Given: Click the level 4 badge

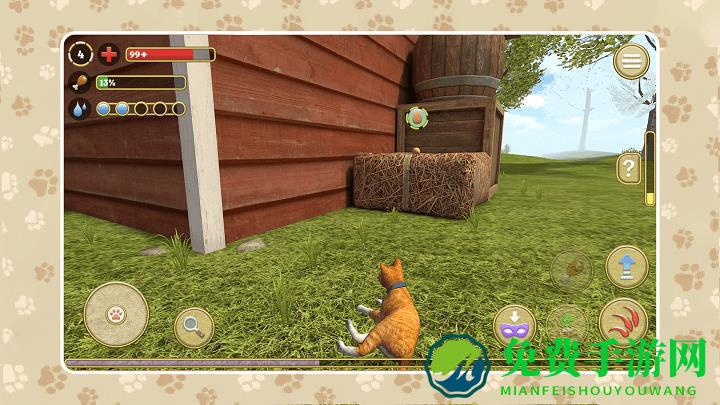Looking at the screenshot, I should pyautogui.click(x=81, y=54).
